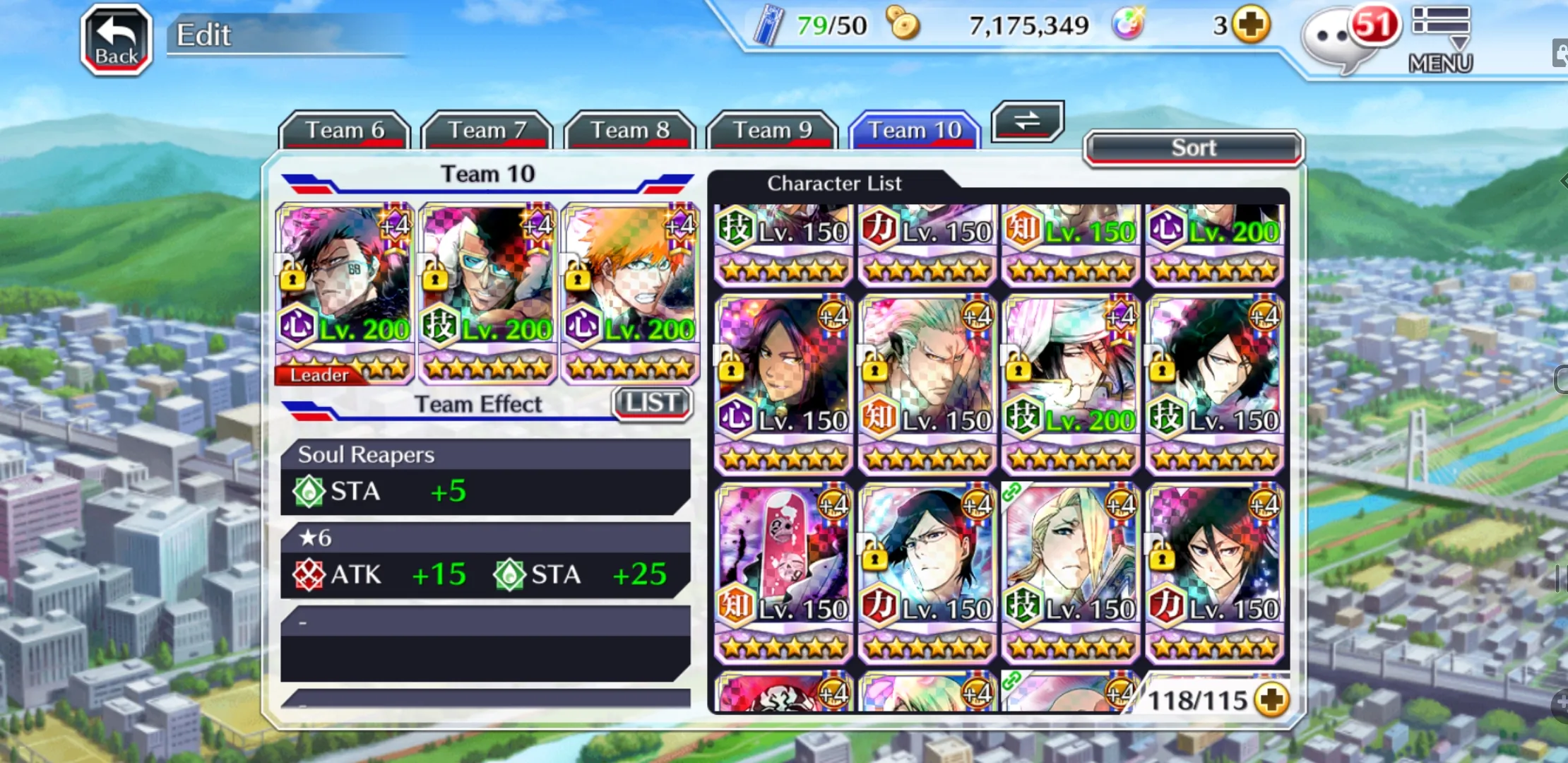
Task: Go back using the Back button
Action: [117, 40]
